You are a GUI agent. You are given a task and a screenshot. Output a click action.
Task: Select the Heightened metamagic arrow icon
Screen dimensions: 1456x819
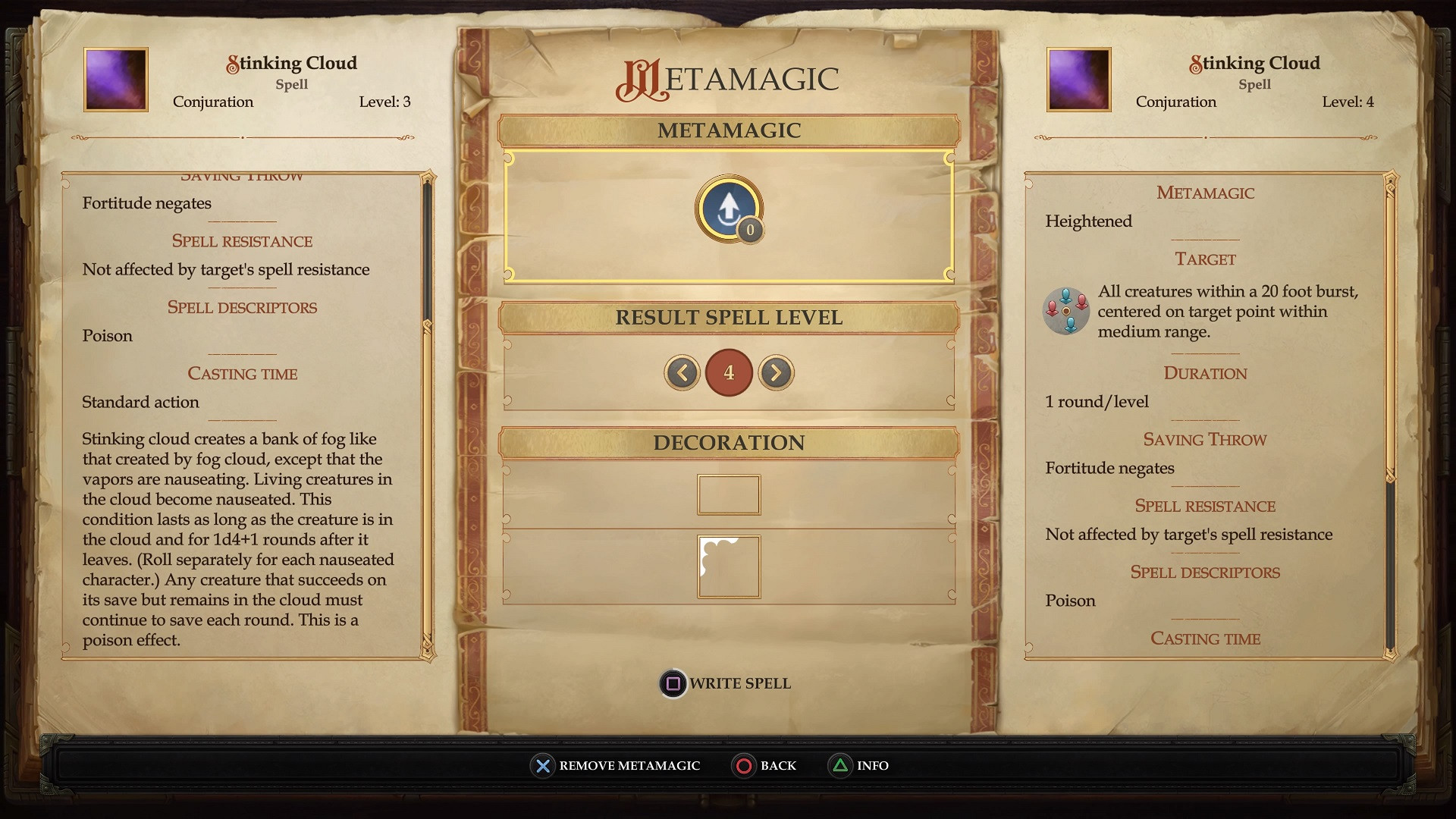(x=728, y=208)
